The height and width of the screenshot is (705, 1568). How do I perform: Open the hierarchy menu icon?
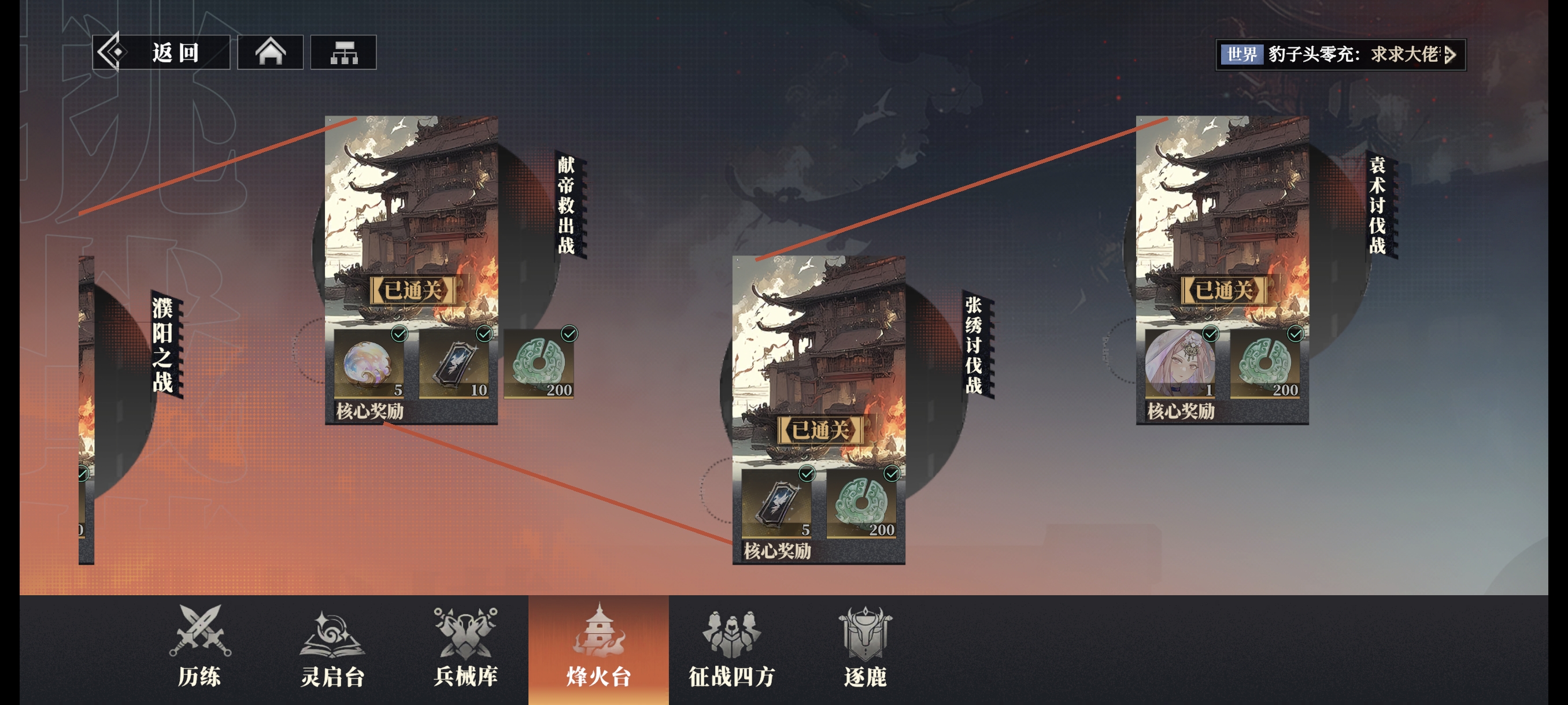click(x=343, y=53)
